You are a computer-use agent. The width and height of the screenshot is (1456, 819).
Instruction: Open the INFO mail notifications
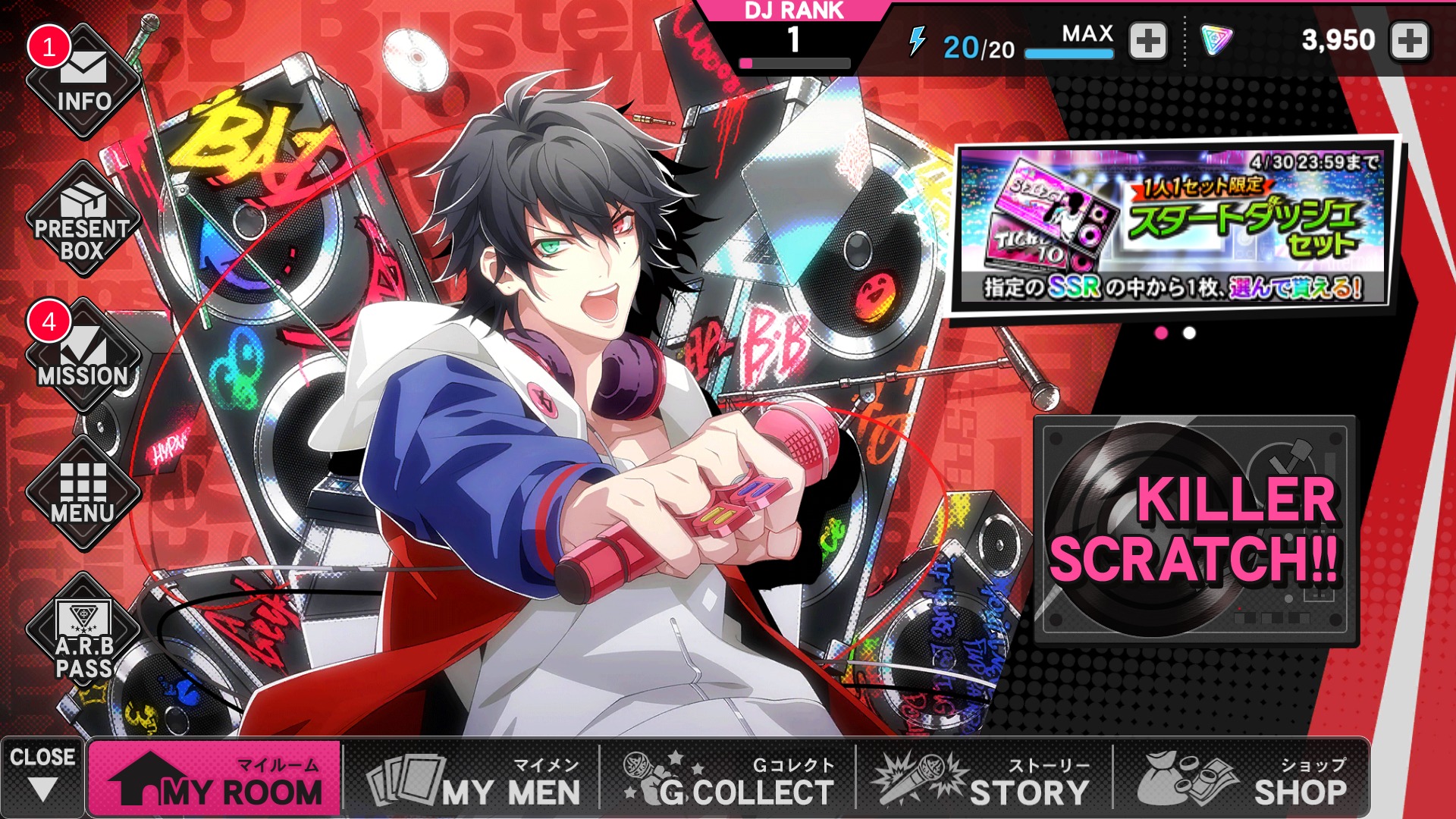coord(83,82)
